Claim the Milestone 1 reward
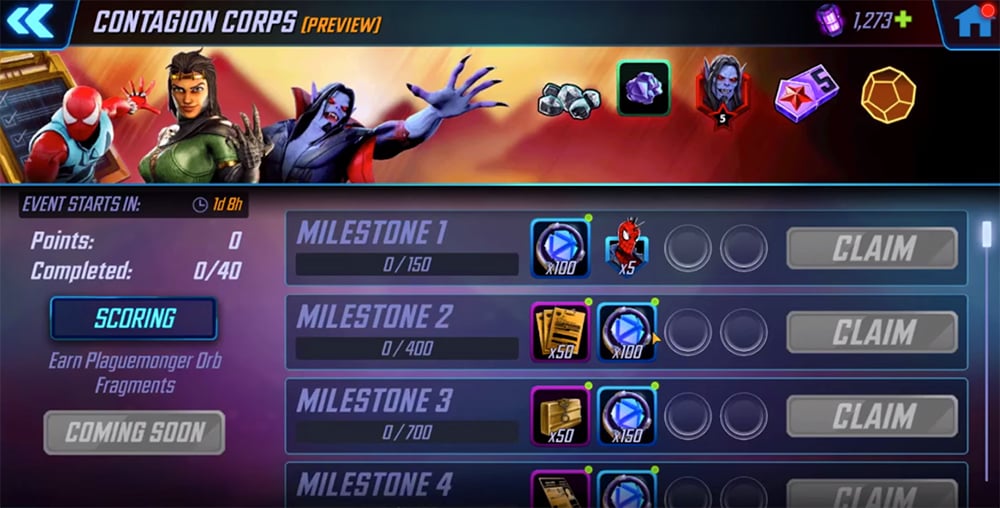Screen dimensions: 1000x508 [872, 248]
